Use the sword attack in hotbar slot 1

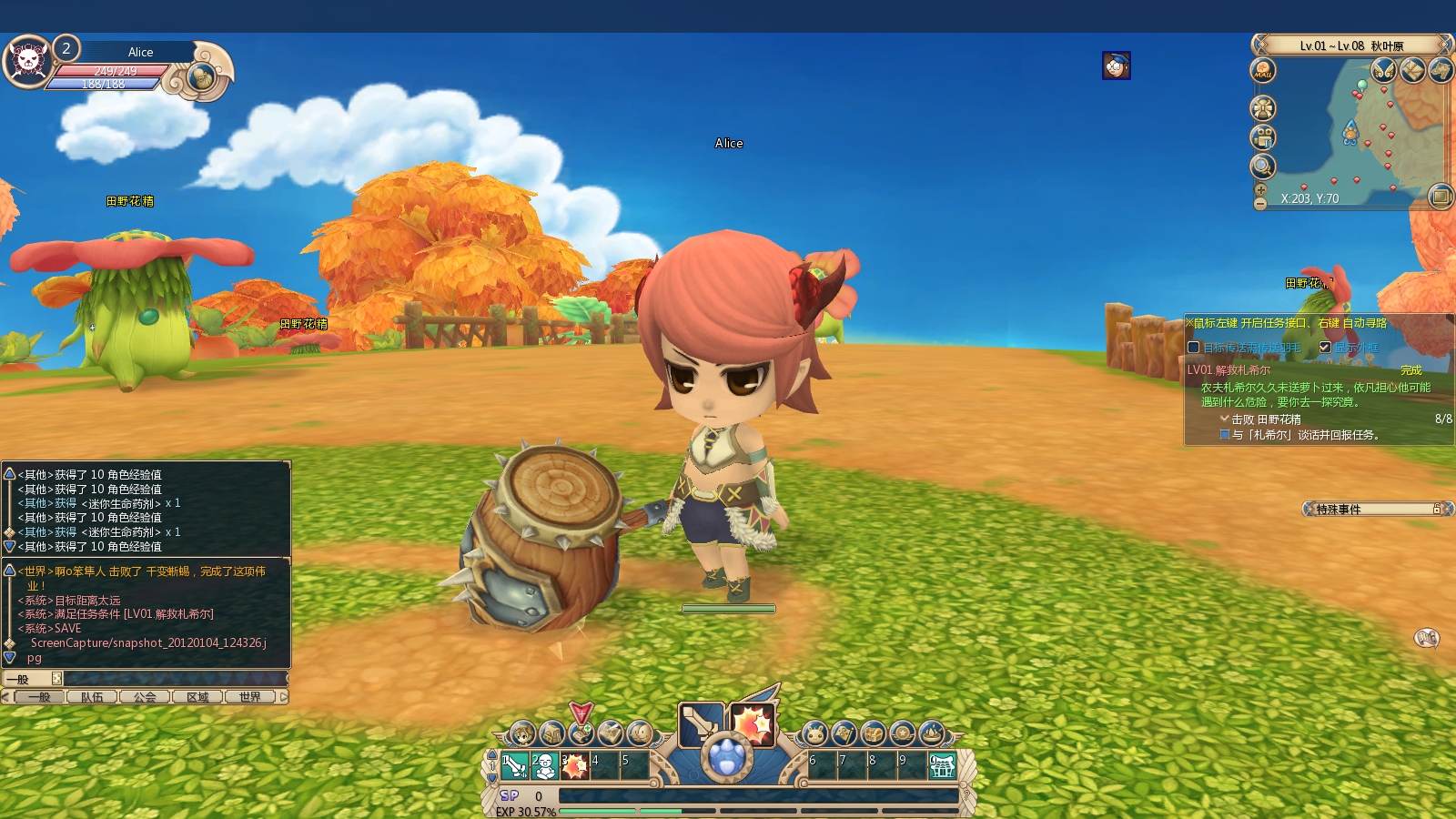(x=514, y=766)
